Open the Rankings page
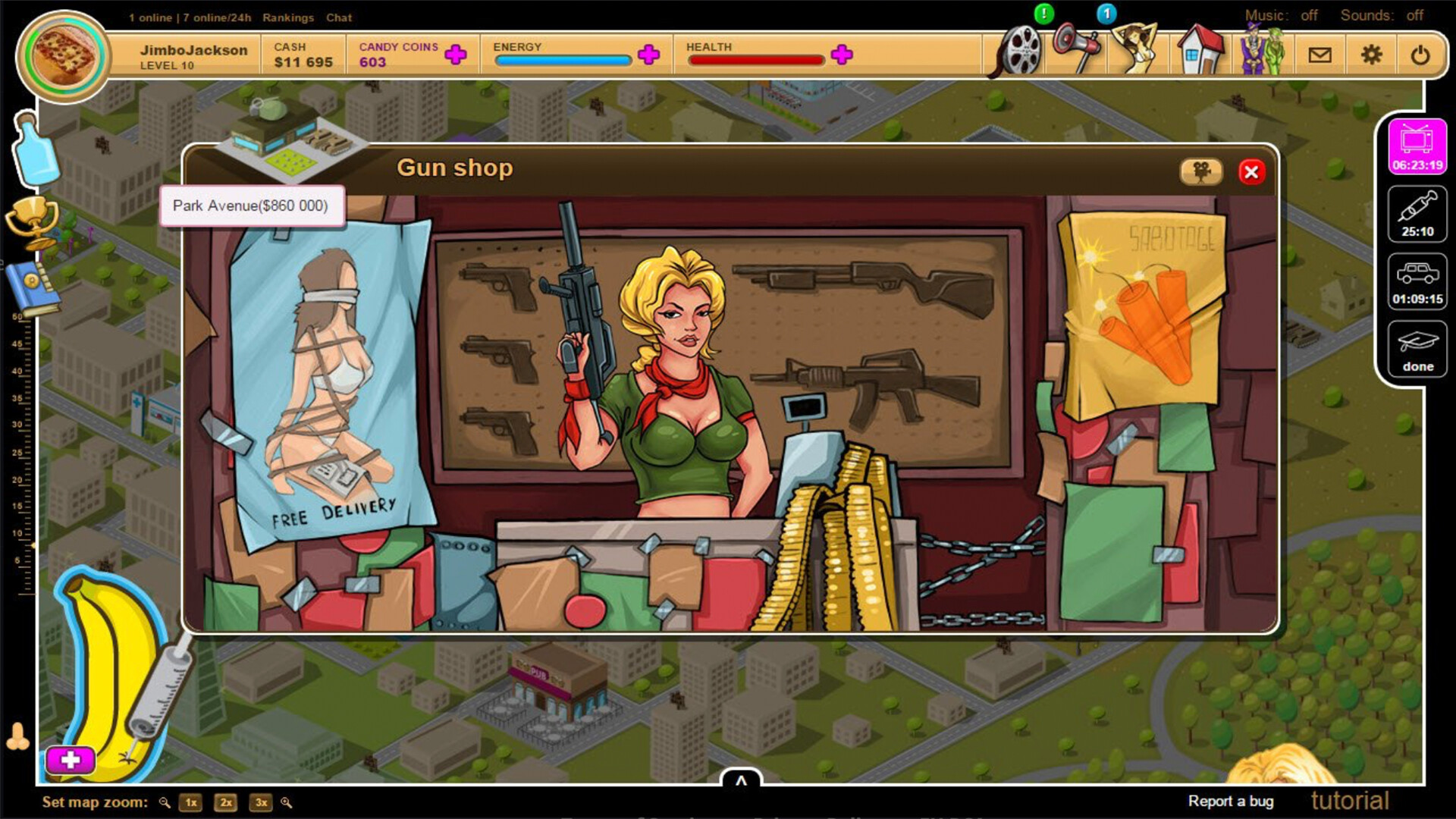 point(288,17)
